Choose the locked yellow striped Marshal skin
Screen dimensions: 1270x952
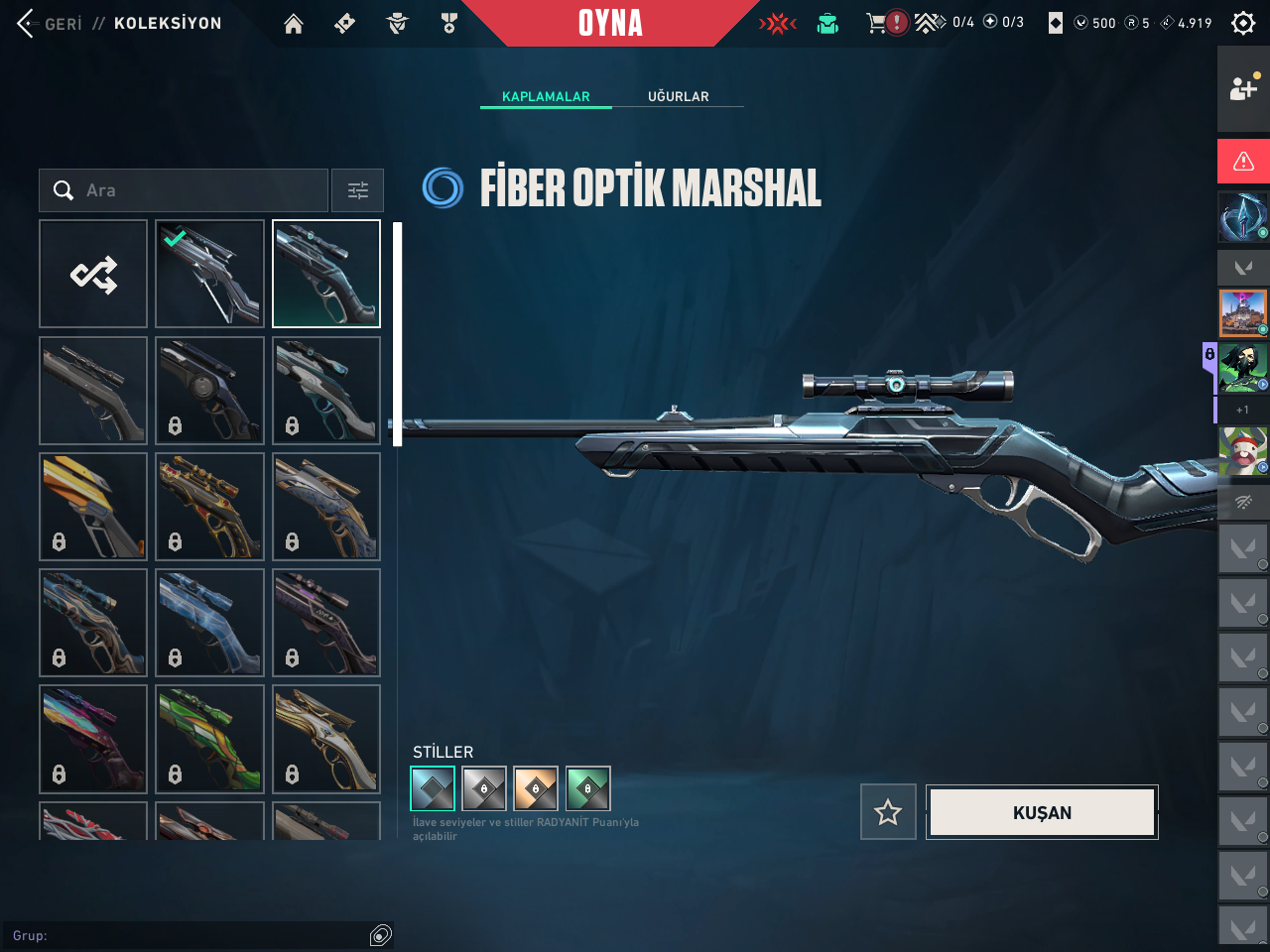93,506
